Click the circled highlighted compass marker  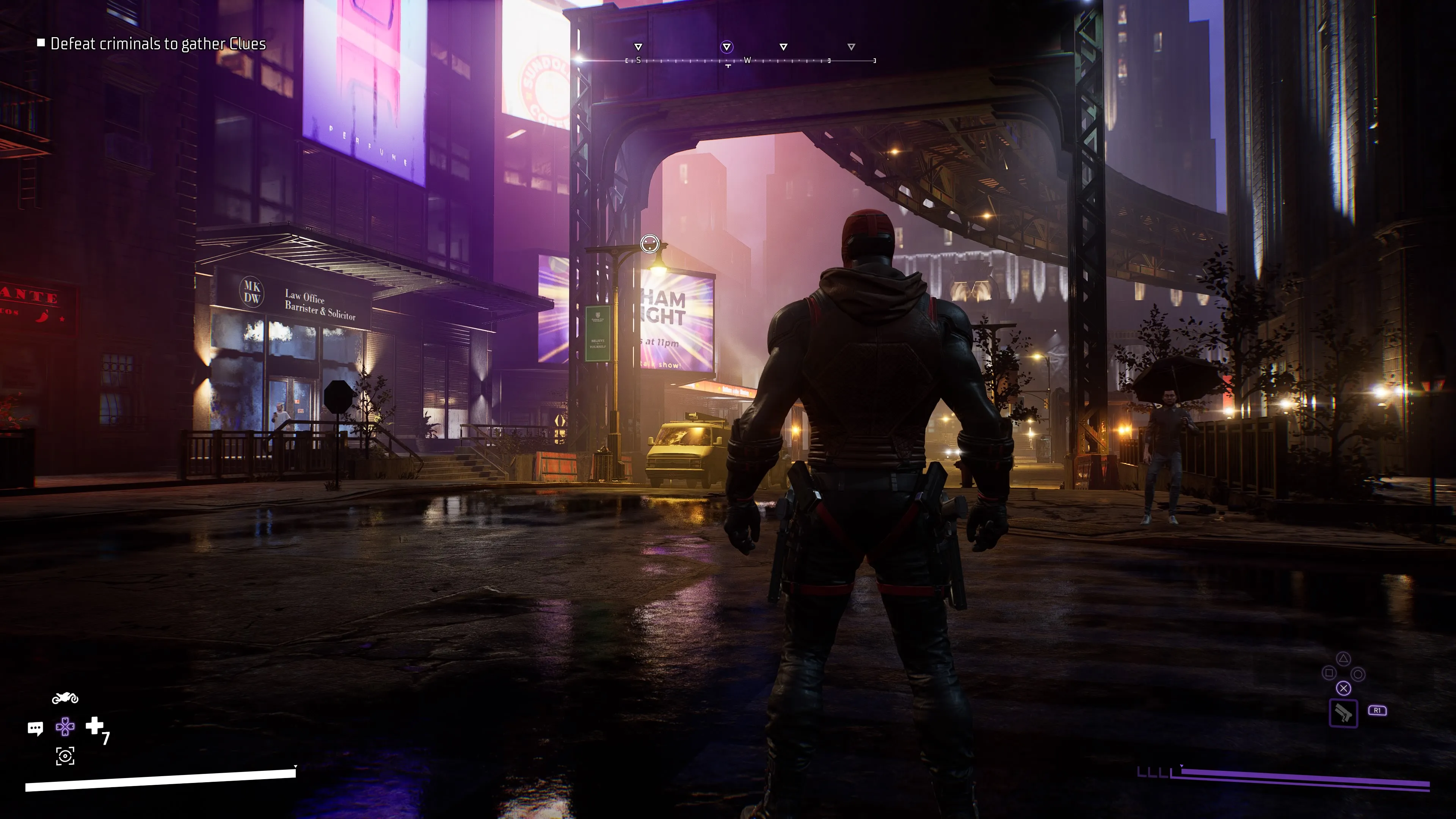[x=727, y=47]
